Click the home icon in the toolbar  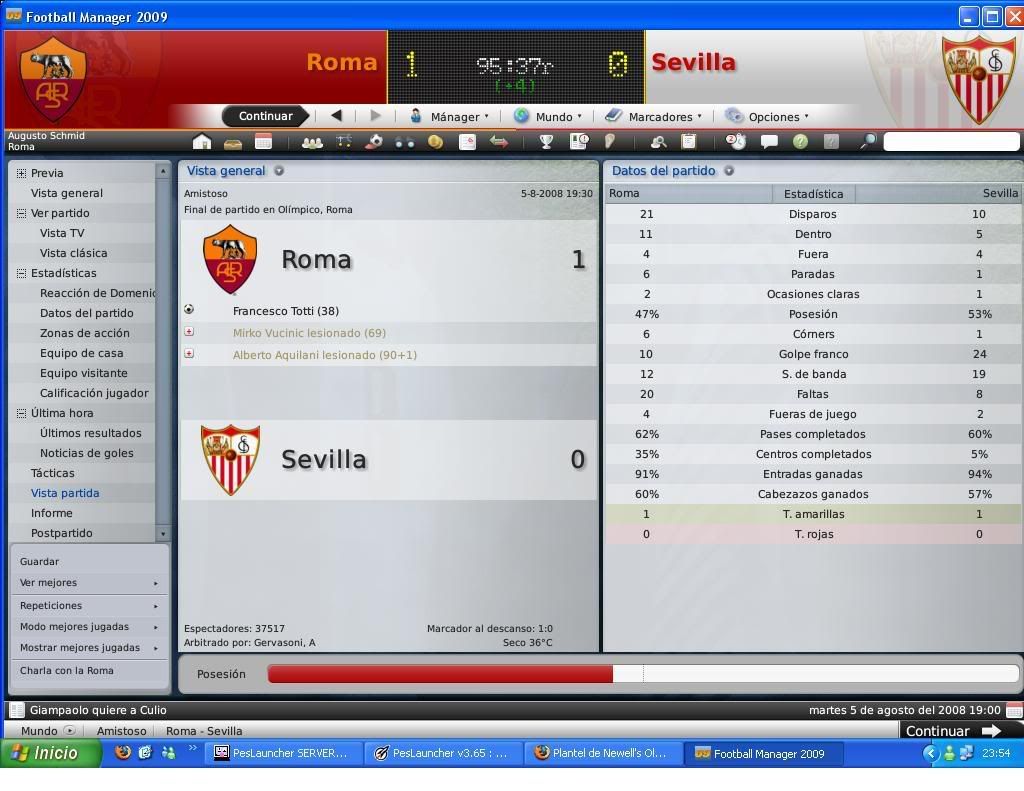tap(202, 142)
